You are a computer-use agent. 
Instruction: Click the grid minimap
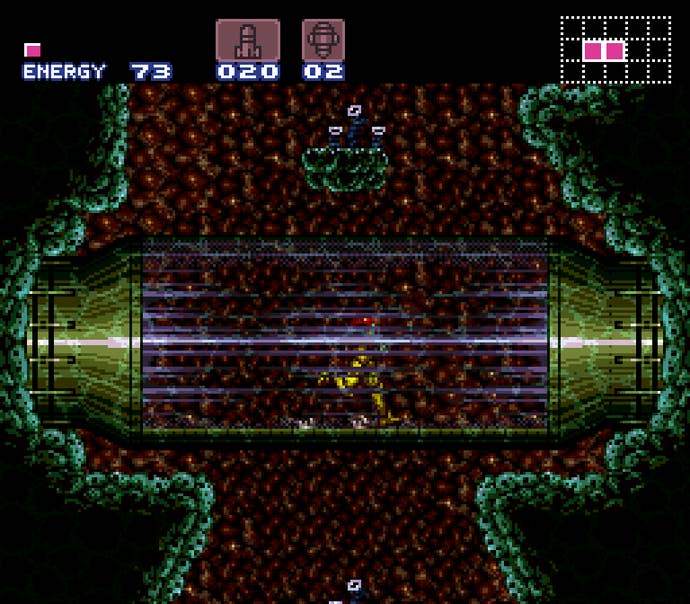tap(615, 50)
